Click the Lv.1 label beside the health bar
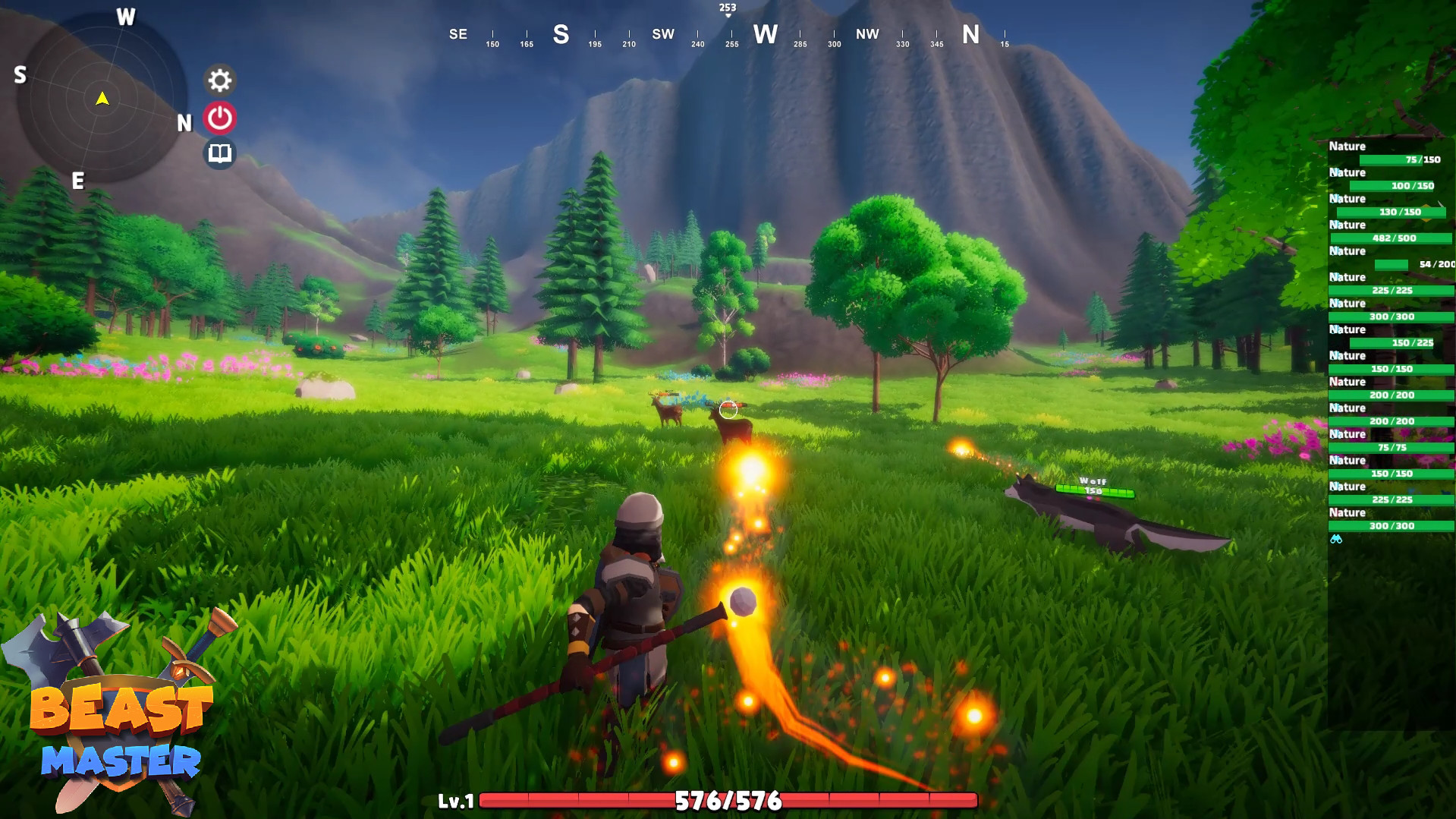The width and height of the screenshot is (1456, 819). [456, 801]
